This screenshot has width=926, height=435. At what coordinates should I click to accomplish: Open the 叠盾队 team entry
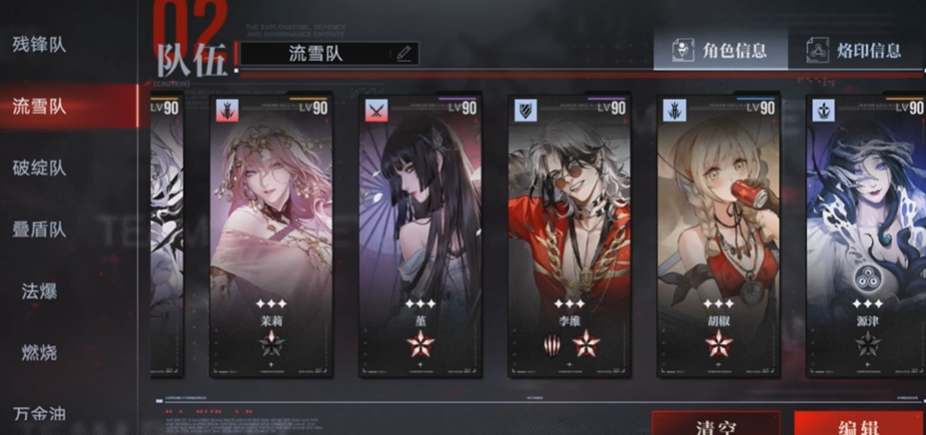(40, 230)
